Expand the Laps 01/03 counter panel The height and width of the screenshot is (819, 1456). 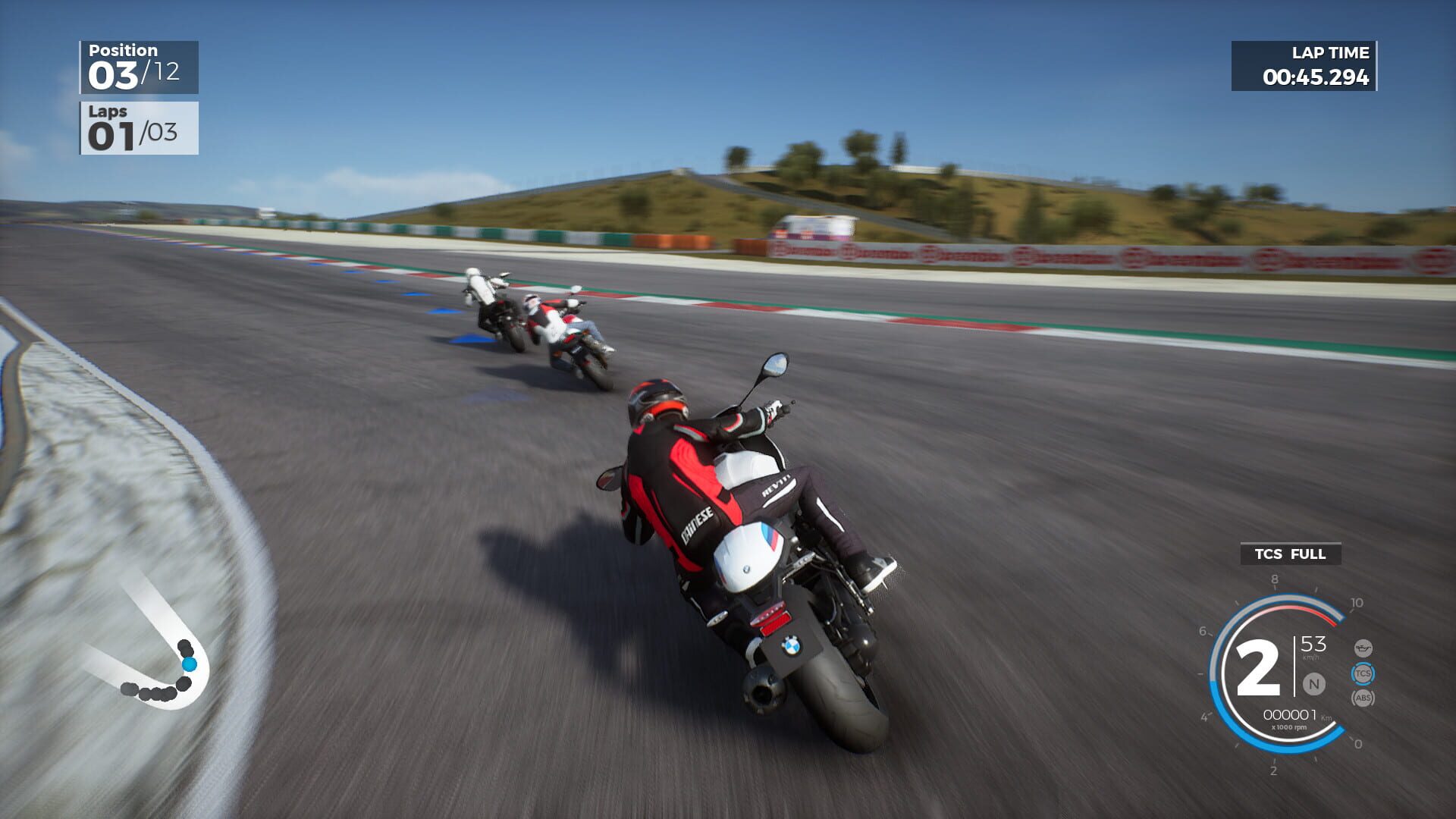click(138, 127)
